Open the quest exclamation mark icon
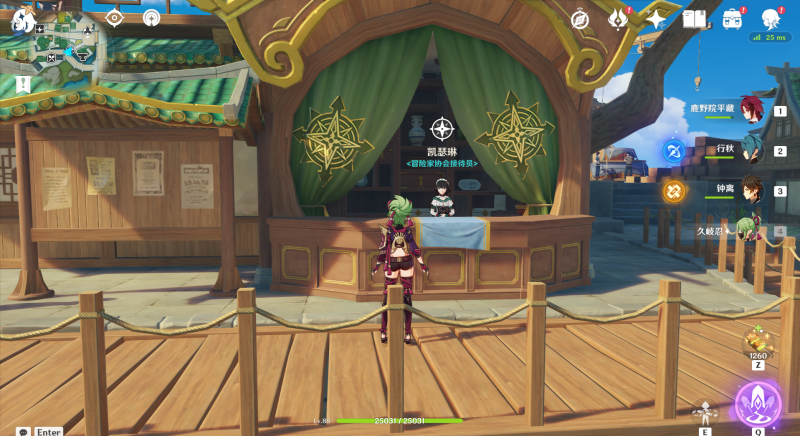This screenshot has width=800, height=436. 23,85
